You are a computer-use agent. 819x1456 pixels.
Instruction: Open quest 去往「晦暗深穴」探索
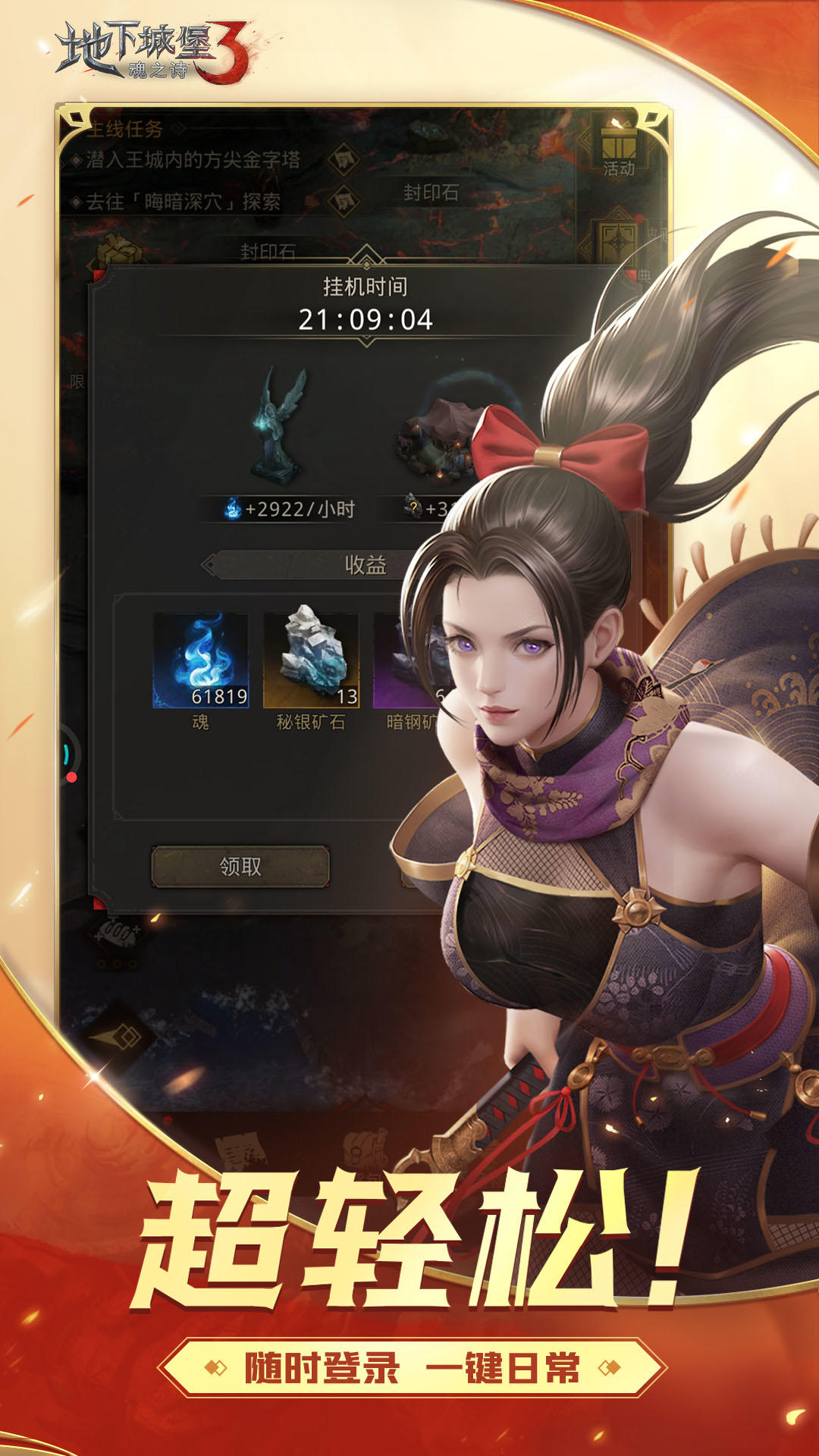coord(184,202)
